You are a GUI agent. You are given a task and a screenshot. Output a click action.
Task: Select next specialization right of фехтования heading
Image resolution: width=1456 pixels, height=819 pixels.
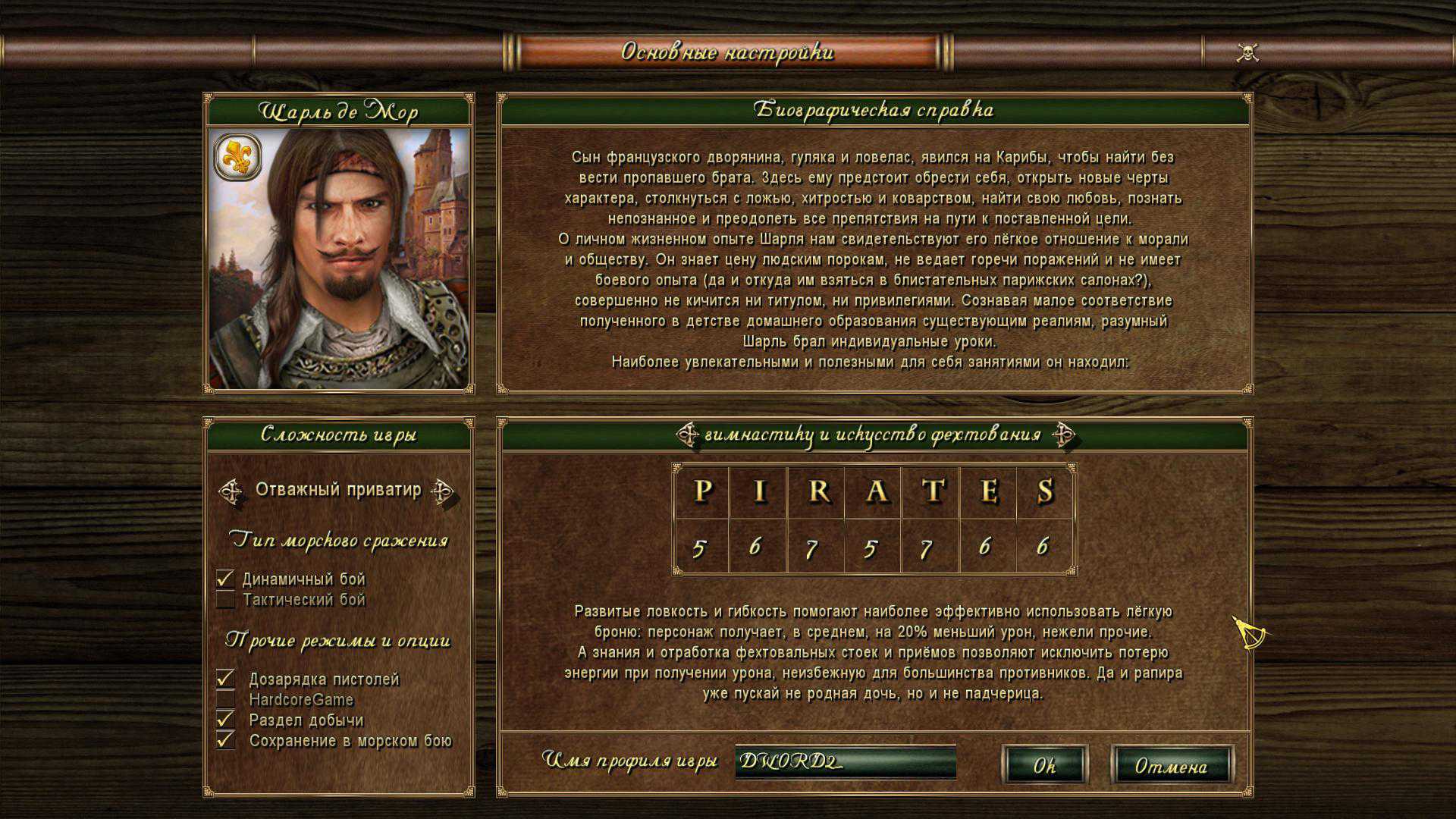(x=1063, y=435)
